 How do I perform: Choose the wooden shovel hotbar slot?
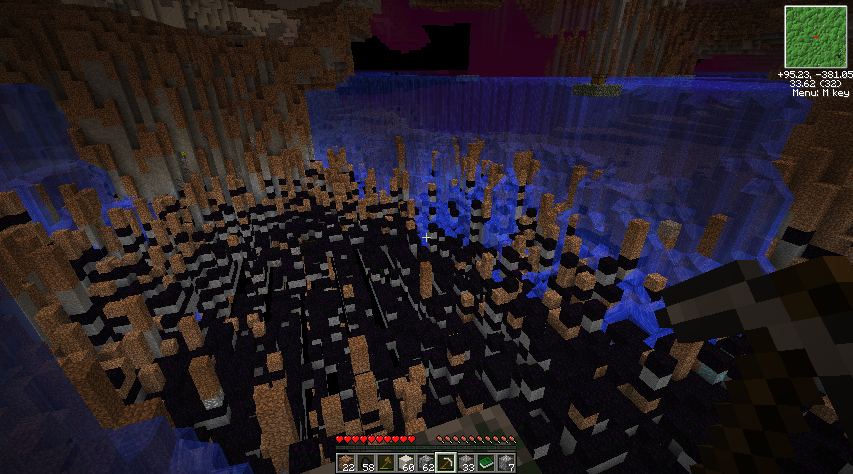point(387,462)
